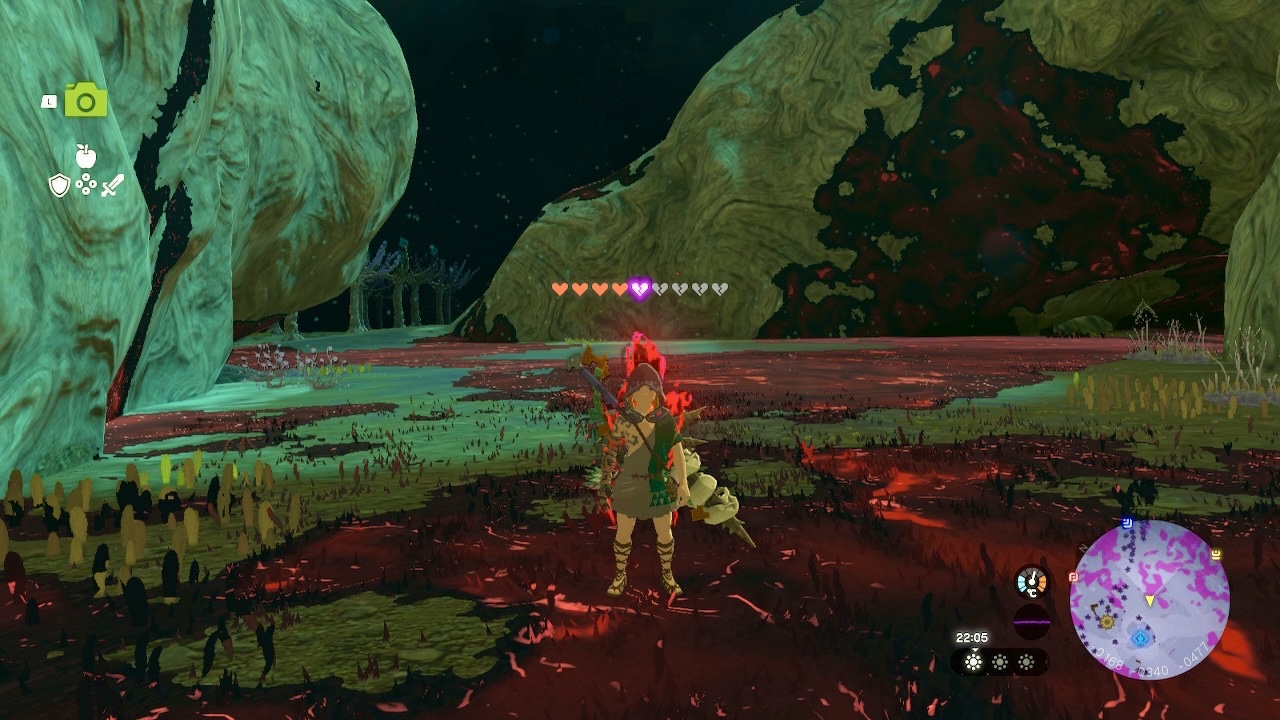This screenshot has height=720, width=1280.
Task: Select the pink stamp marker on minimap edge
Action: (x=1073, y=577)
